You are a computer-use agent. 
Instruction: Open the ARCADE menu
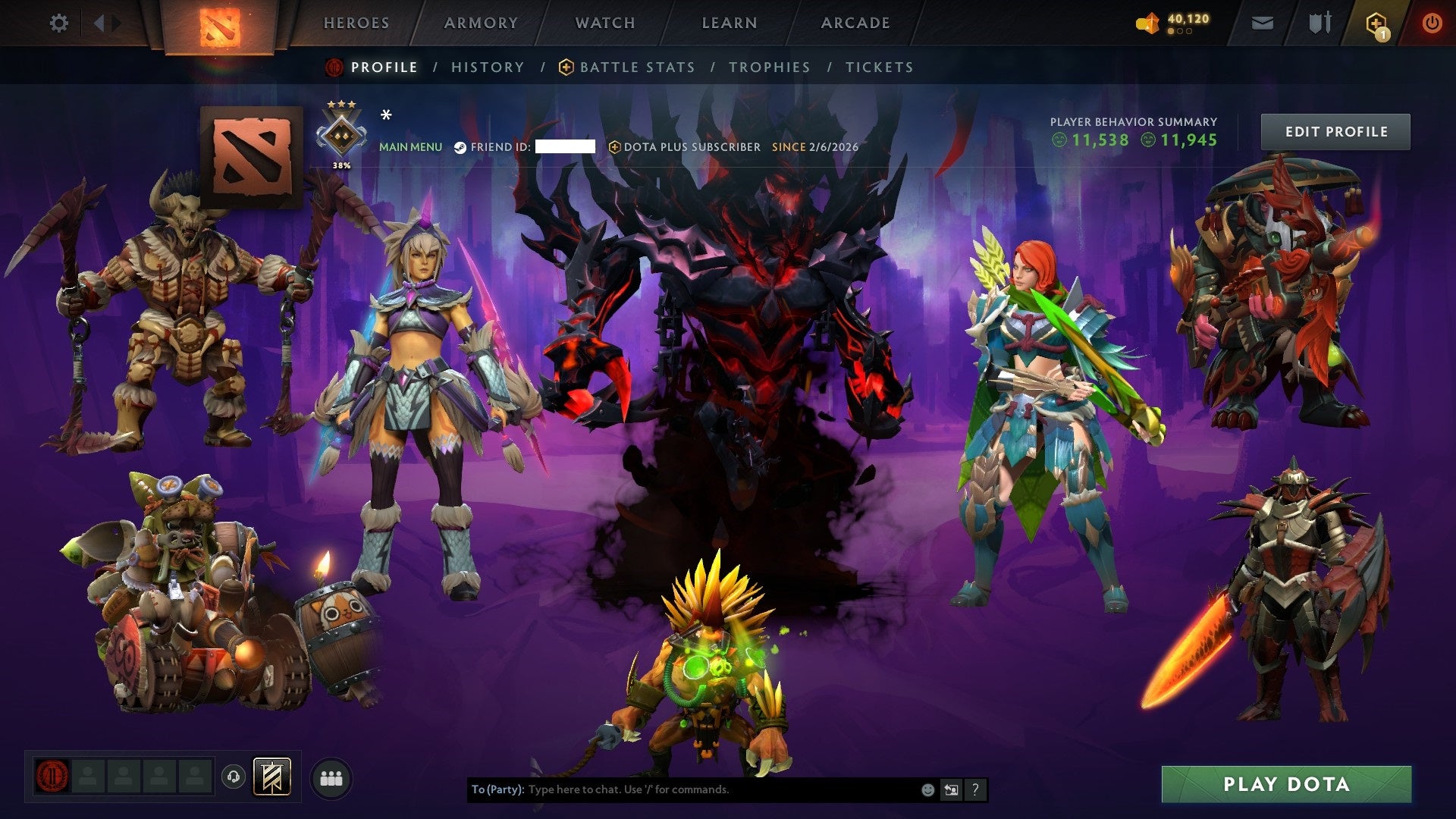point(855,23)
